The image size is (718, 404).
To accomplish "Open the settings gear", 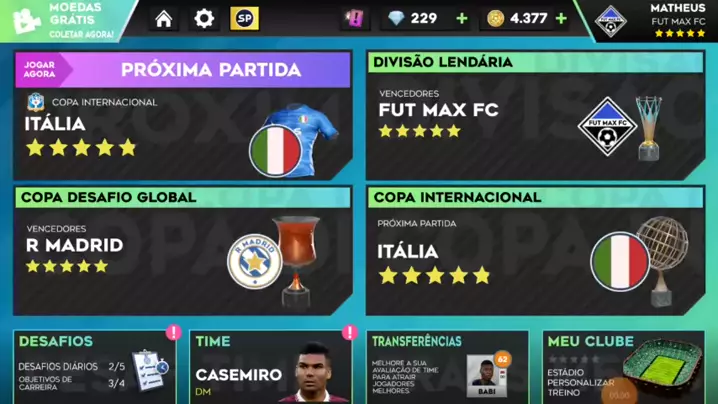I will (x=204, y=18).
